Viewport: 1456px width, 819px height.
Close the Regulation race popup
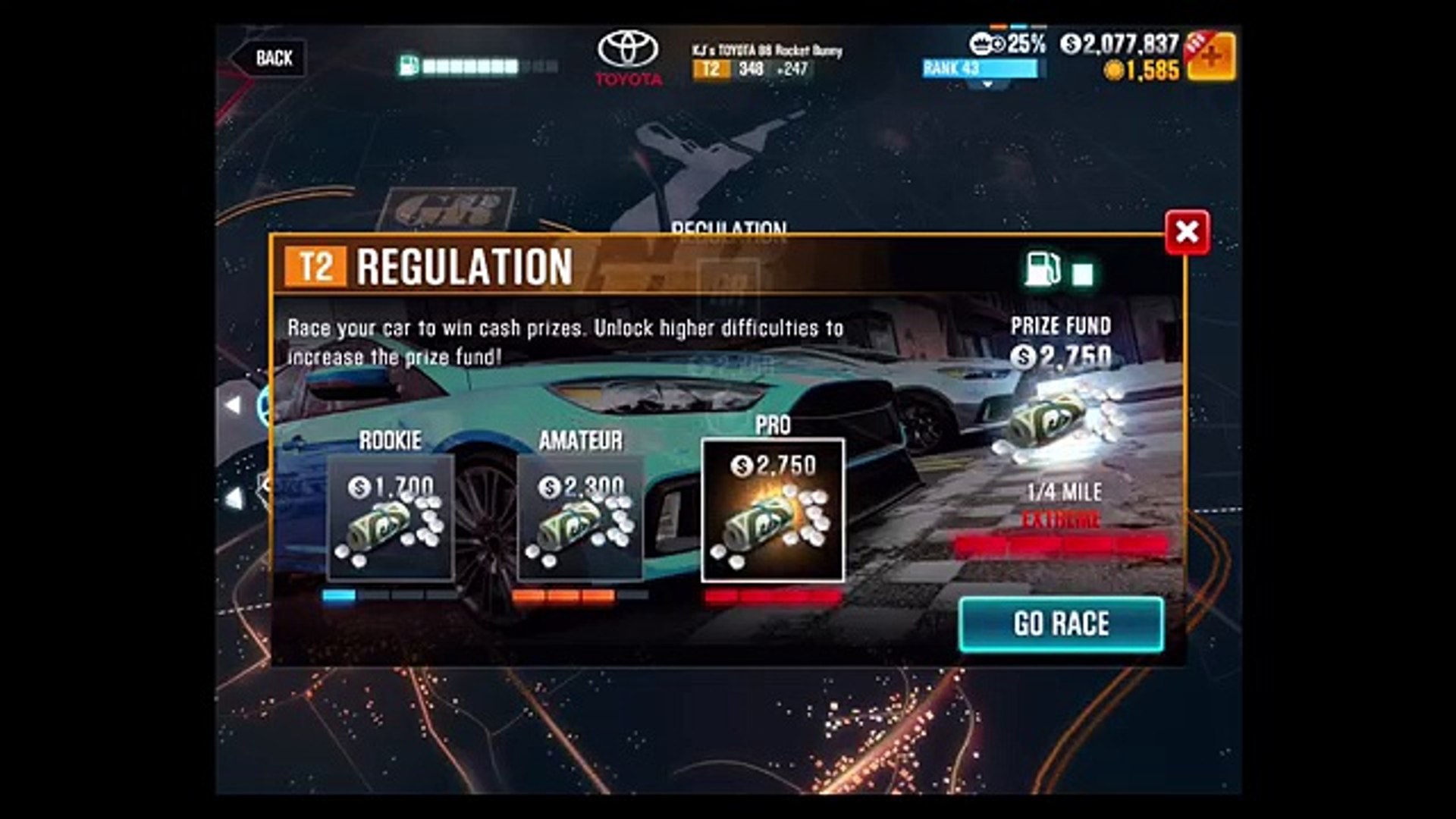pyautogui.click(x=1187, y=232)
